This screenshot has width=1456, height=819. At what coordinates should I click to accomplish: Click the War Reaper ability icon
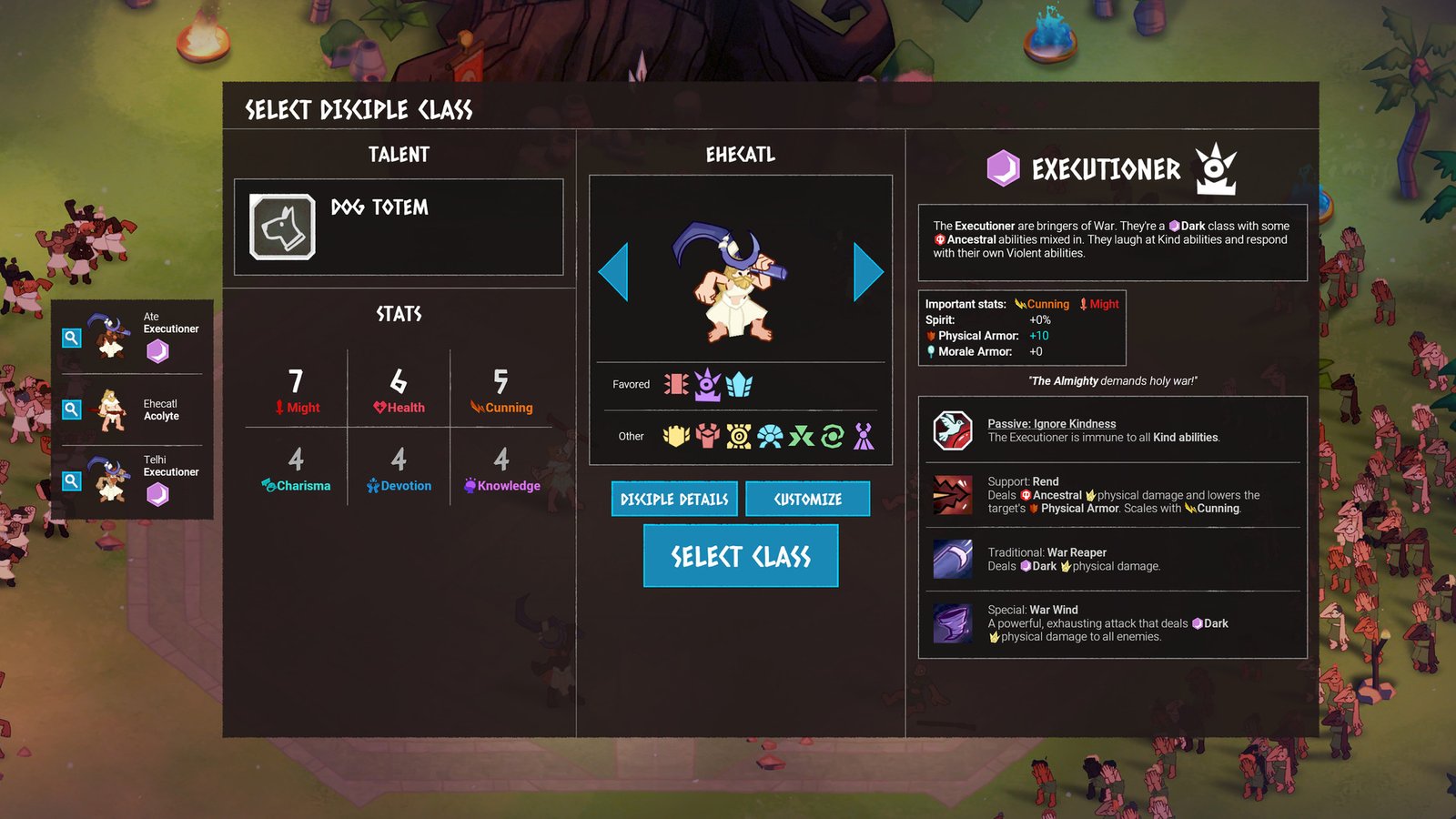[x=952, y=561]
